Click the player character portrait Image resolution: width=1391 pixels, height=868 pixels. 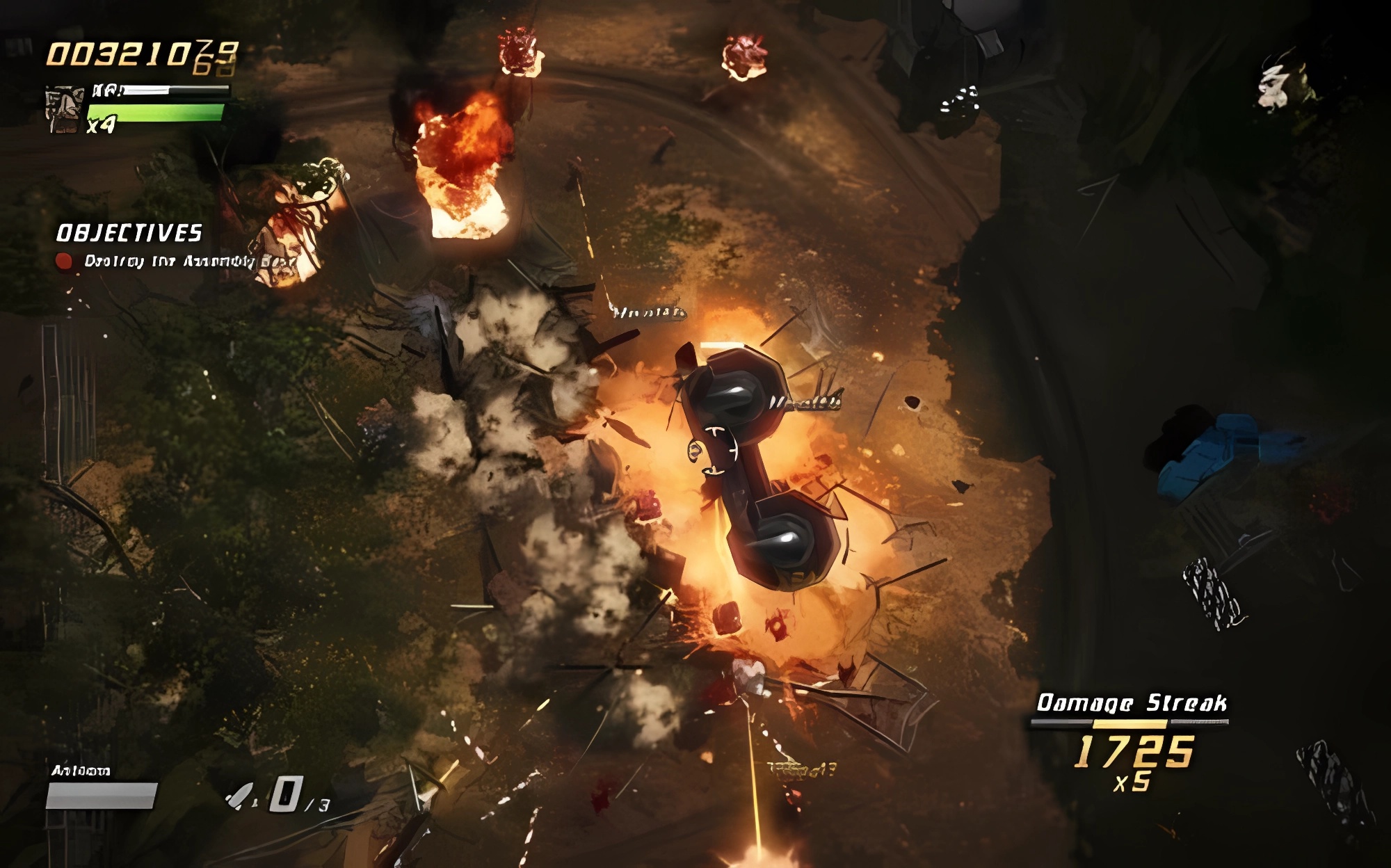64,109
